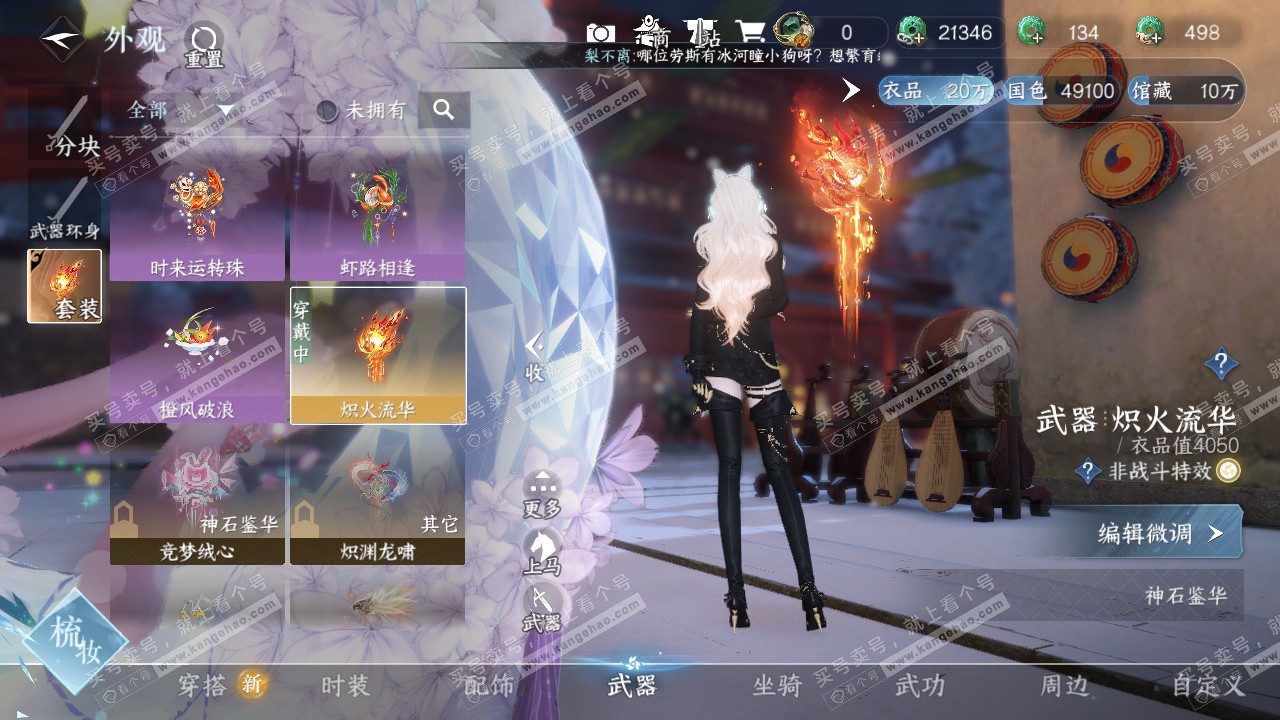Viewport: 1280px width, 720px height.
Task: Open 编辑微调 fine-tune editor
Action: tap(1160, 533)
